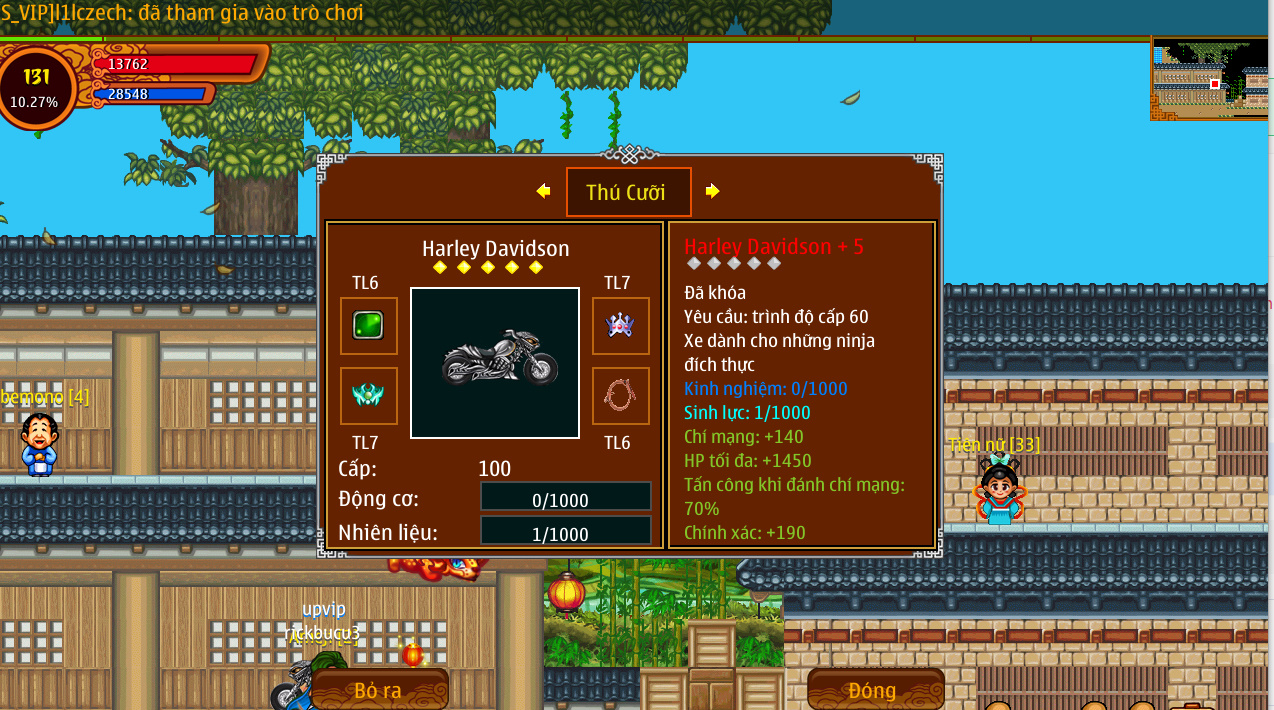
Task: Open the minimap
Action: point(1210,79)
